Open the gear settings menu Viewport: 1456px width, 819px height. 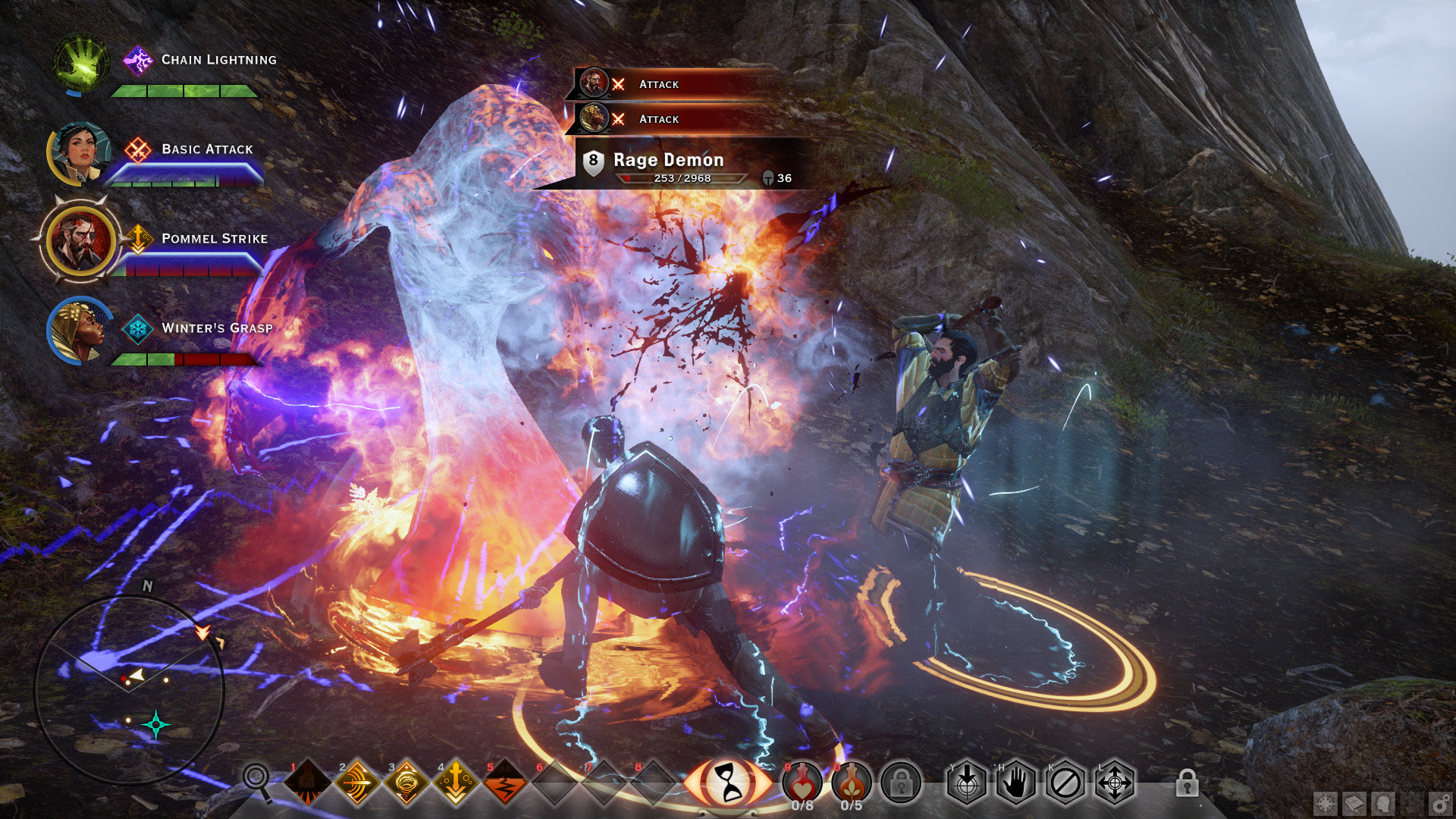(x=1439, y=804)
